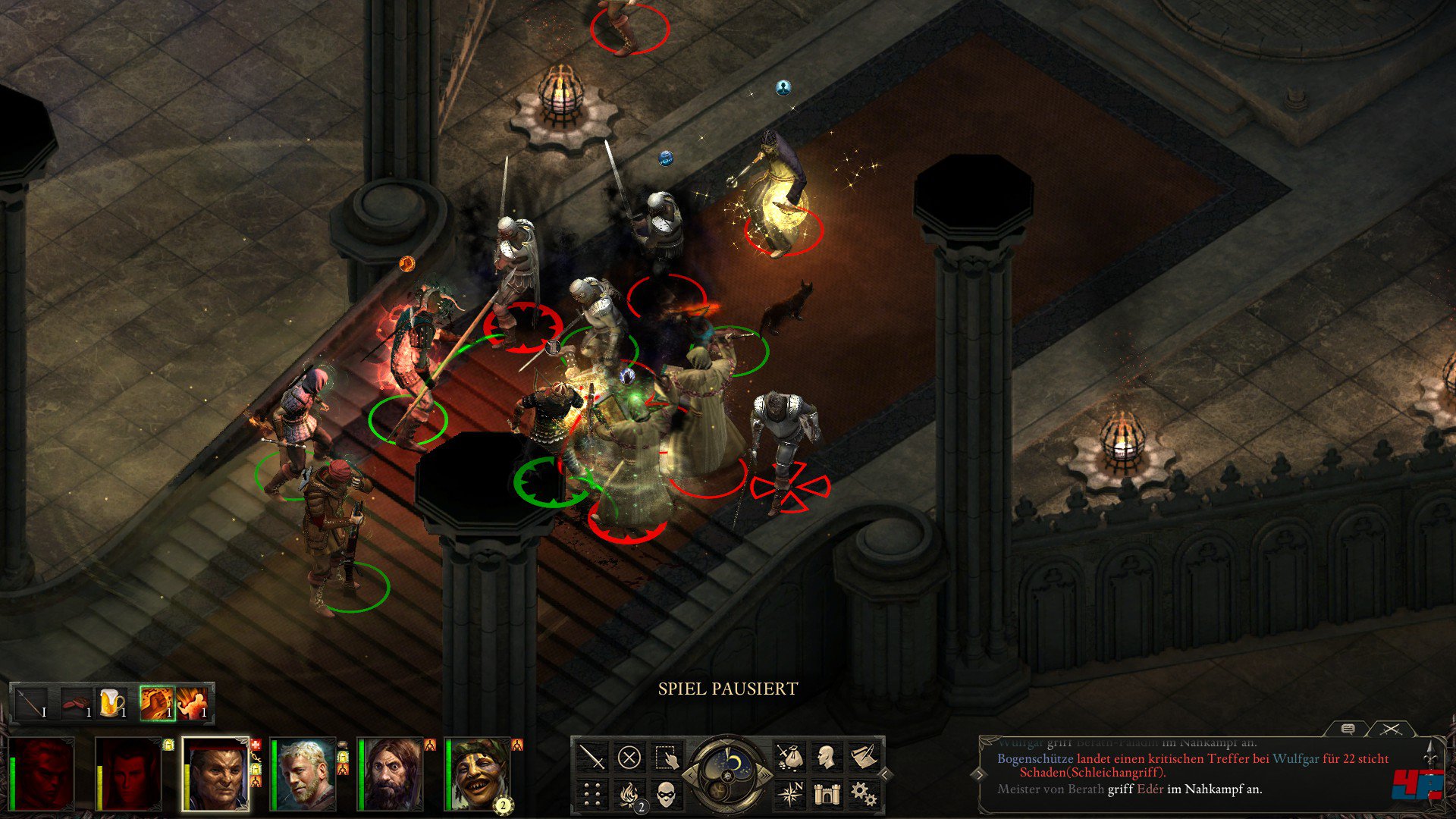Switch to the dialogue log tab
The height and width of the screenshot is (819, 1456).
coord(1348,730)
